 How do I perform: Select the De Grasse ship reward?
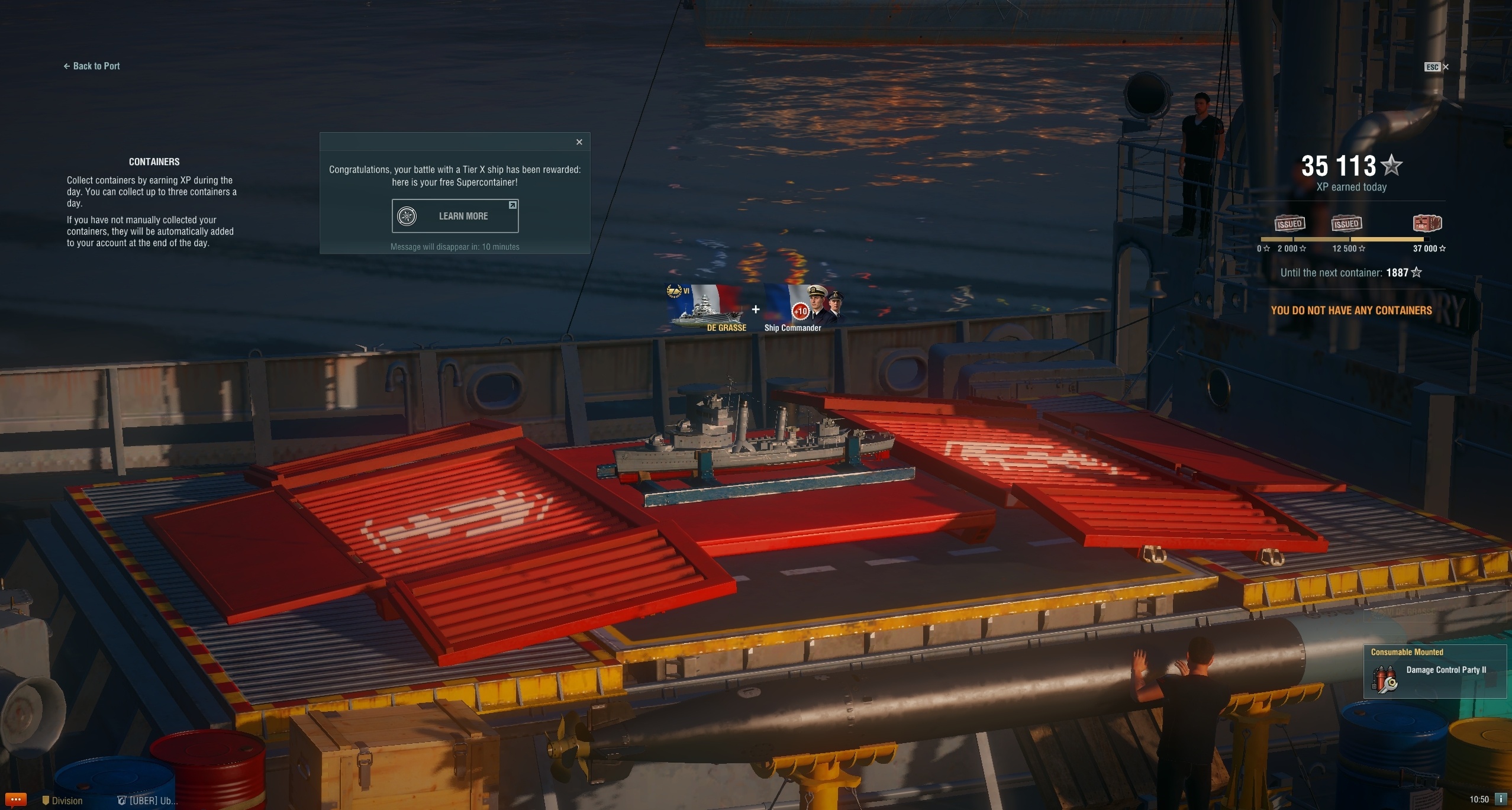pyautogui.click(x=708, y=308)
